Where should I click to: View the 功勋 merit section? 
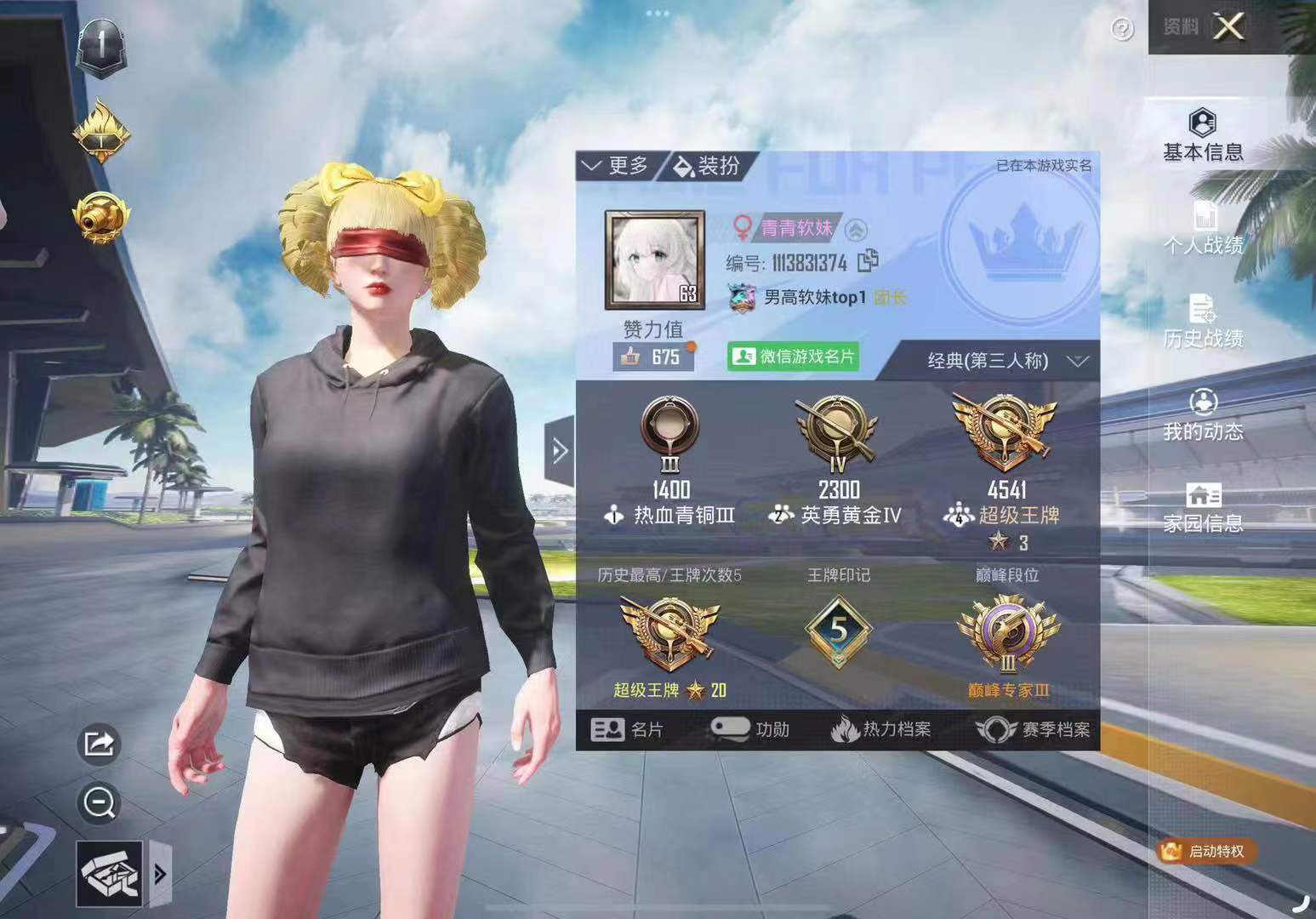coord(750,729)
